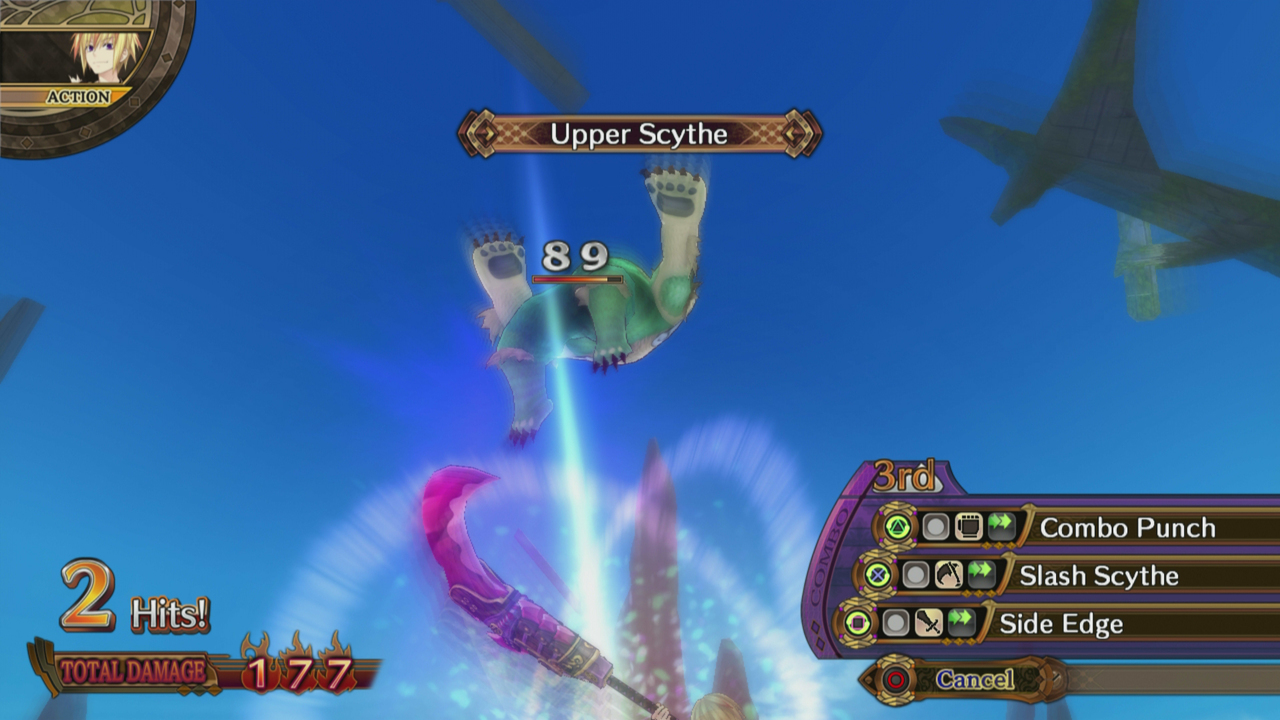Select the Combo Punch attack option
The height and width of the screenshot is (720, 1280).
click(1129, 527)
